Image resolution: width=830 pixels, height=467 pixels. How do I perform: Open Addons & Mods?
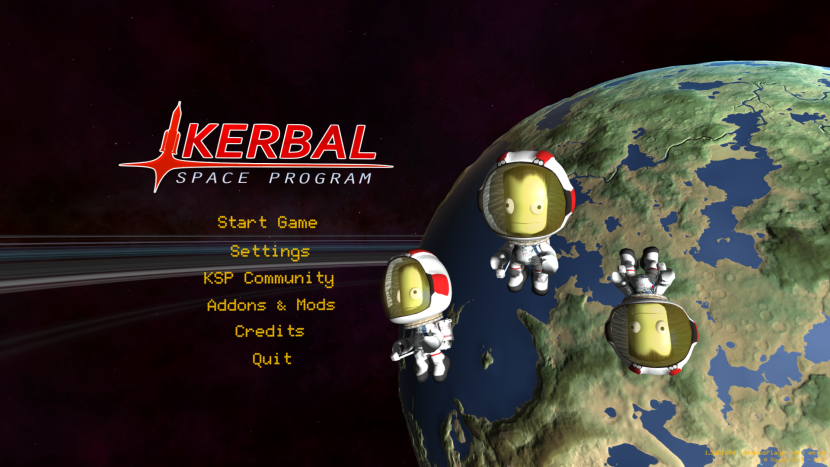[270, 305]
